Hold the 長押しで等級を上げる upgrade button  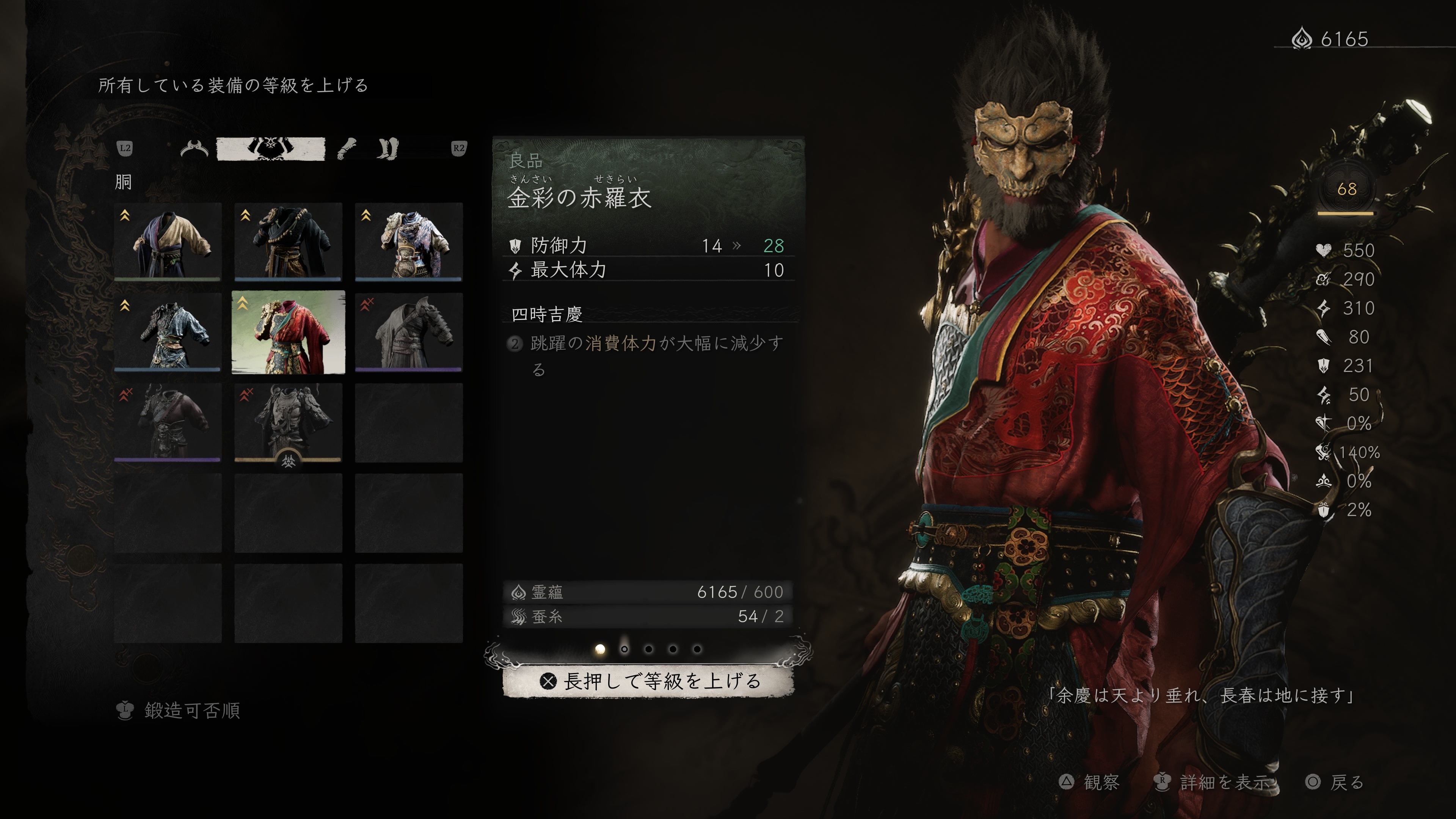click(648, 681)
